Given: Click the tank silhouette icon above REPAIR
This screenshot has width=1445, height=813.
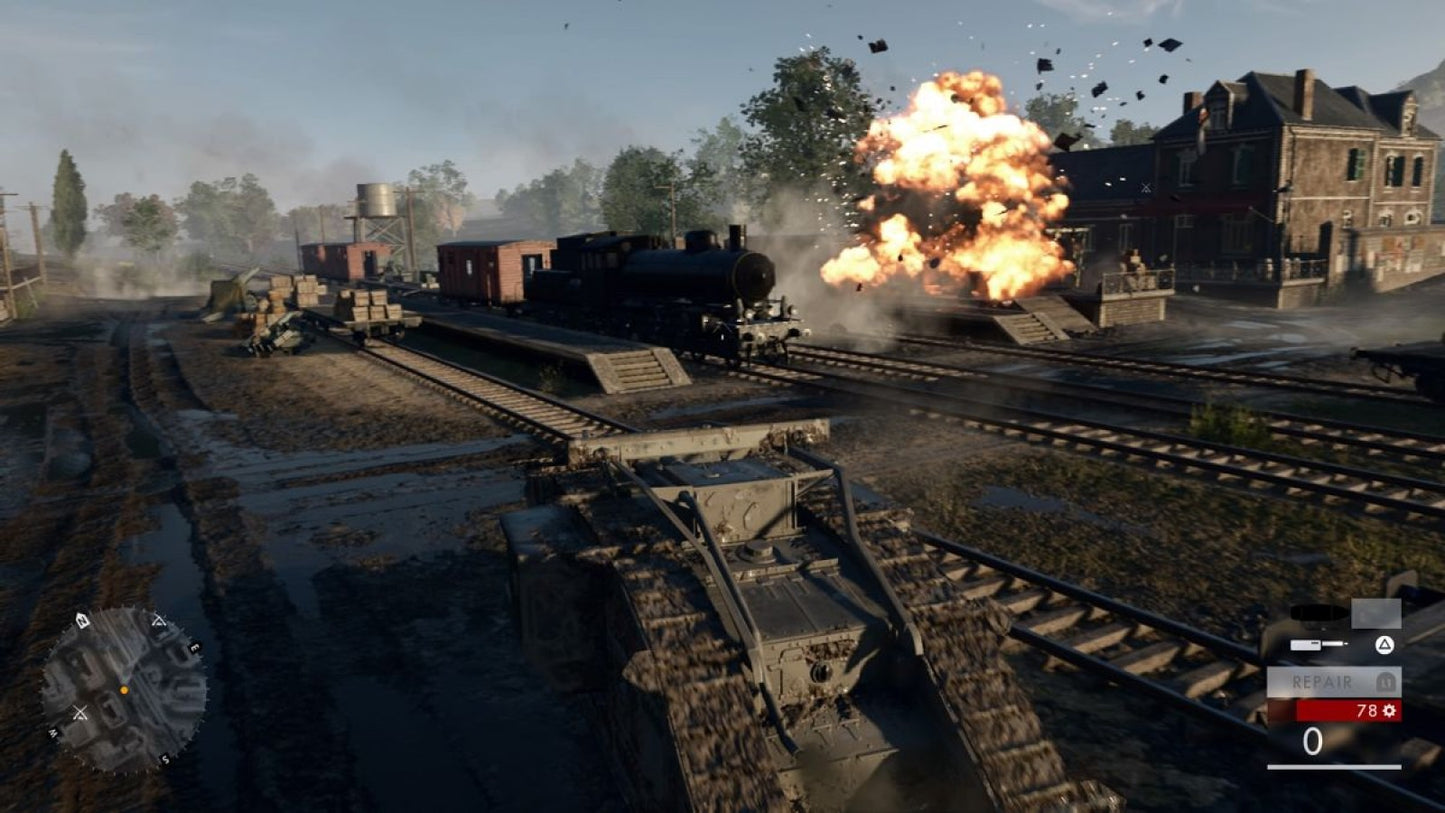Looking at the screenshot, I should (1314, 612).
